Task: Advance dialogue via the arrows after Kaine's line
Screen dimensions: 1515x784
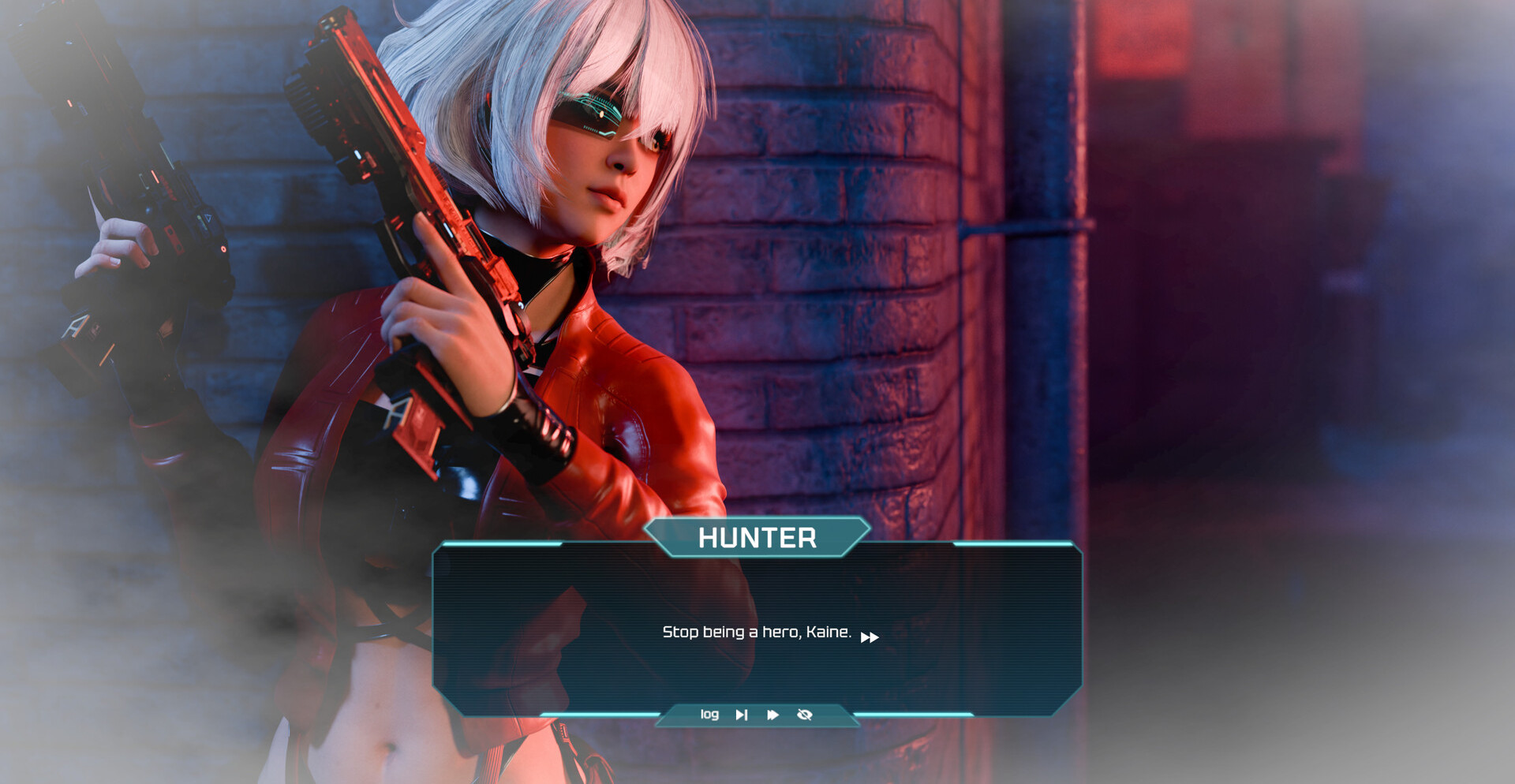Action: [870, 637]
